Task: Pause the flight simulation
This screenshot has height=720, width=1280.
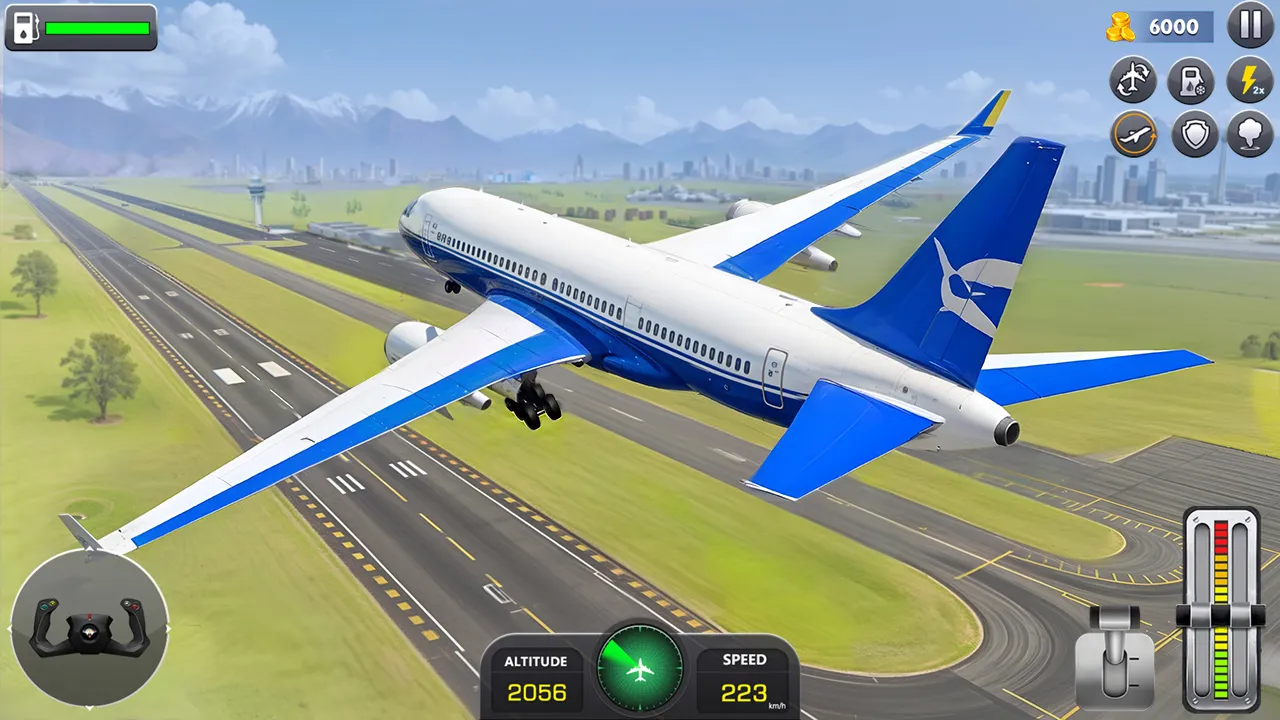Action: [x=1250, y=26]
